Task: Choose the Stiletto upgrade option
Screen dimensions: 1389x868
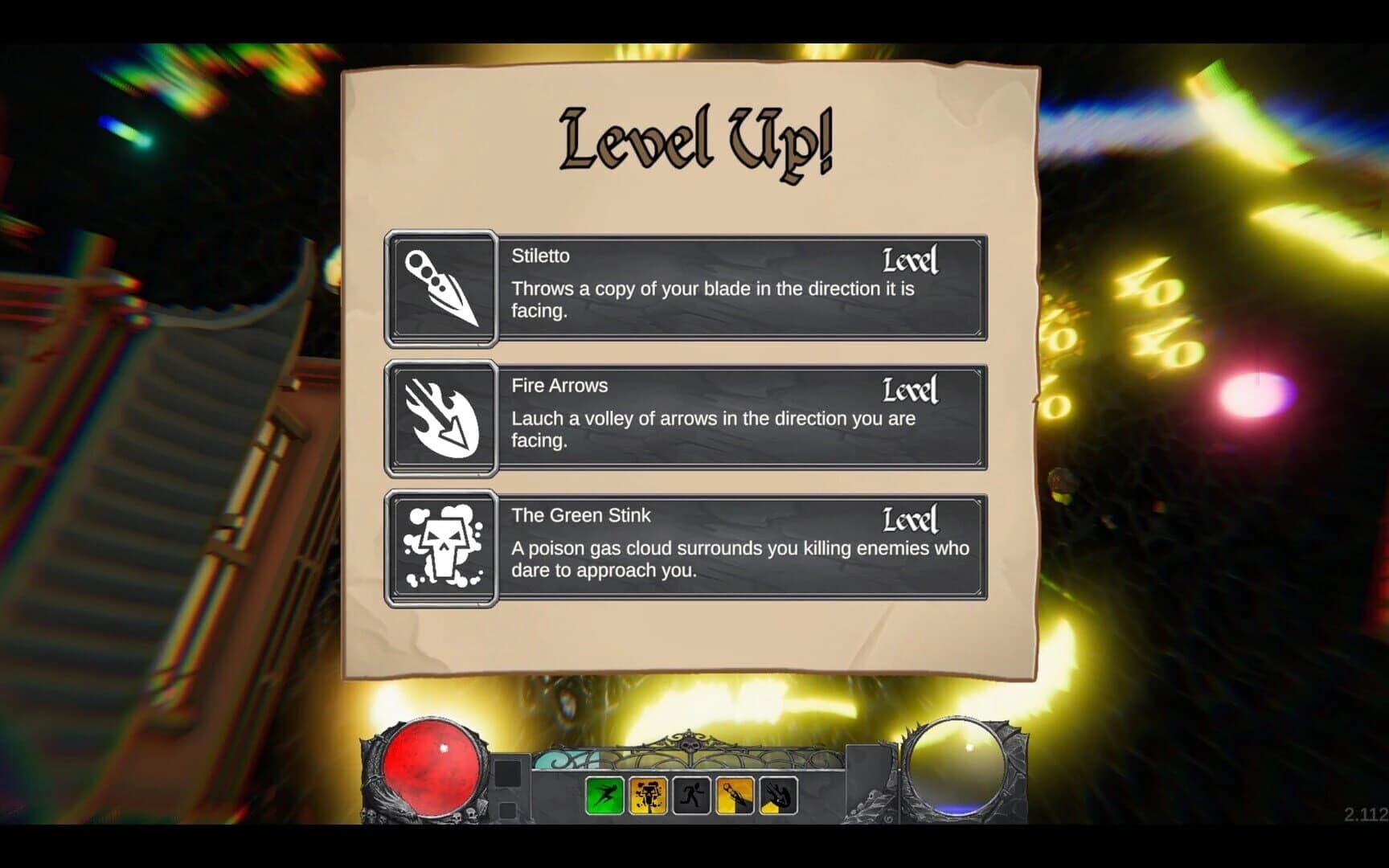Action: tap(723, 289)
